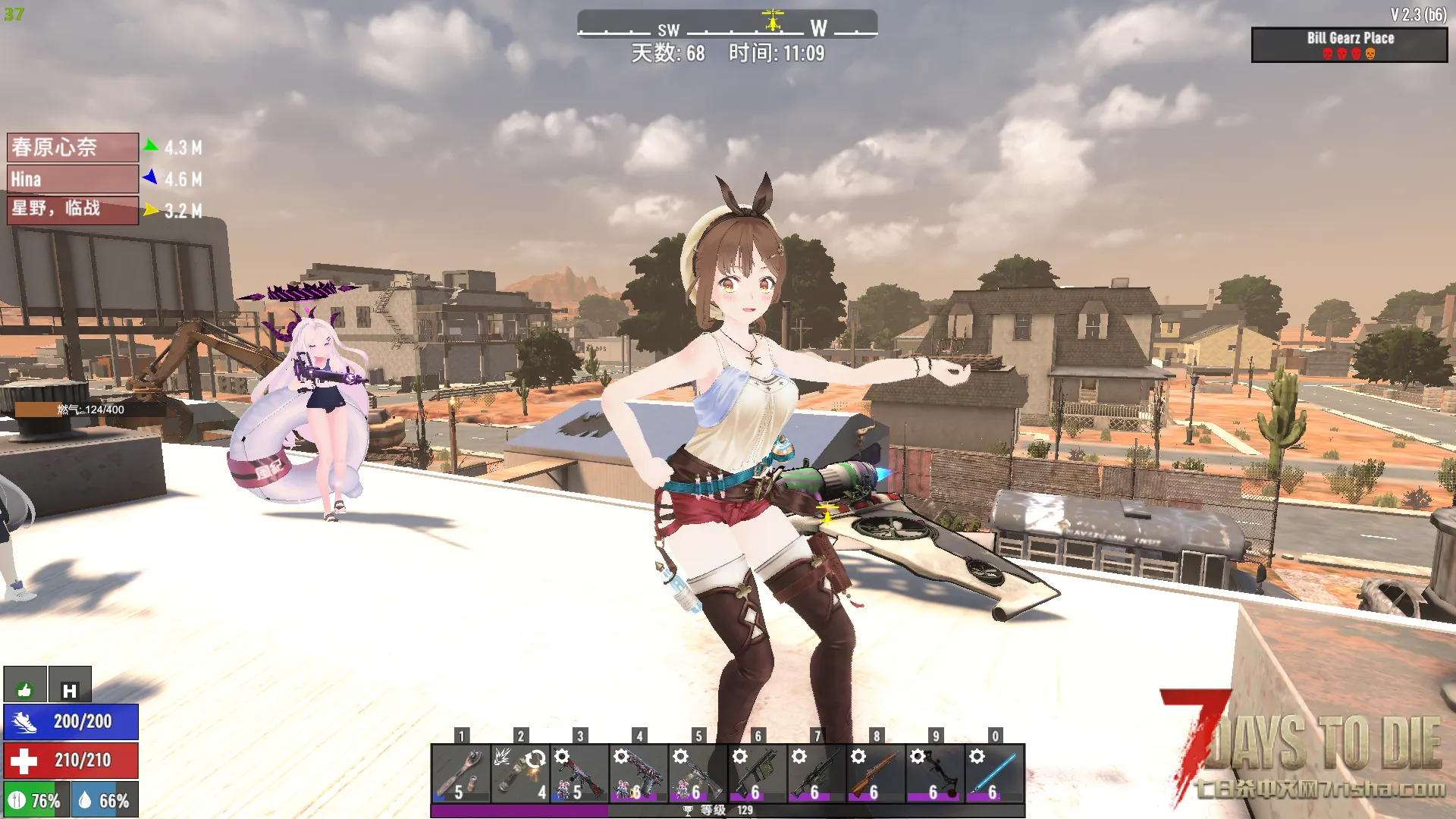Image resolution: width=1456 pixels, height=819 pixels.
Task: Select the grey SMG in slot 5
Action: [x=698, y=773]
